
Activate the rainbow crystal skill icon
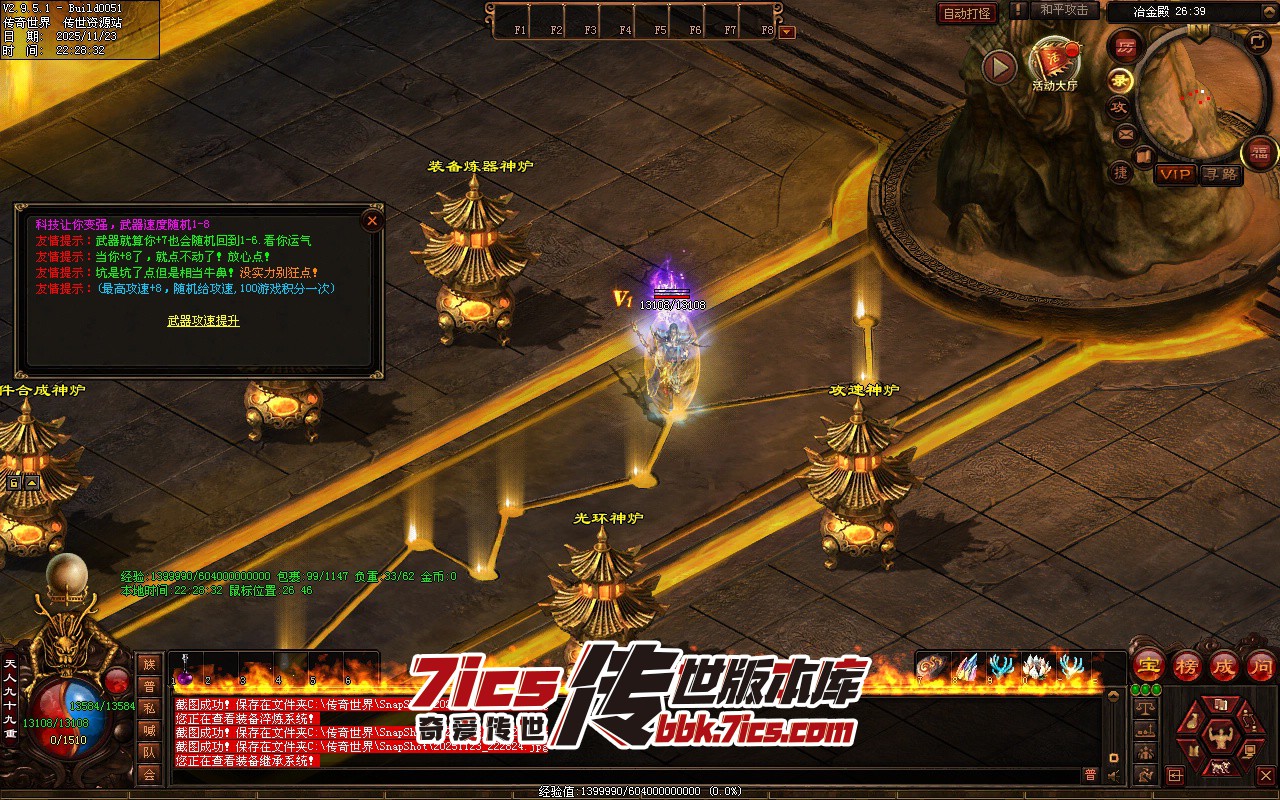(x=965, y=666)
